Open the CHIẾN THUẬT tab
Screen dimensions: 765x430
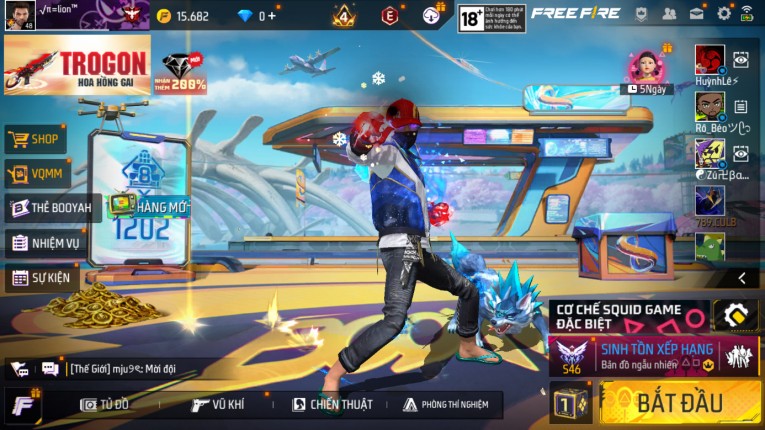click(332, 404)
